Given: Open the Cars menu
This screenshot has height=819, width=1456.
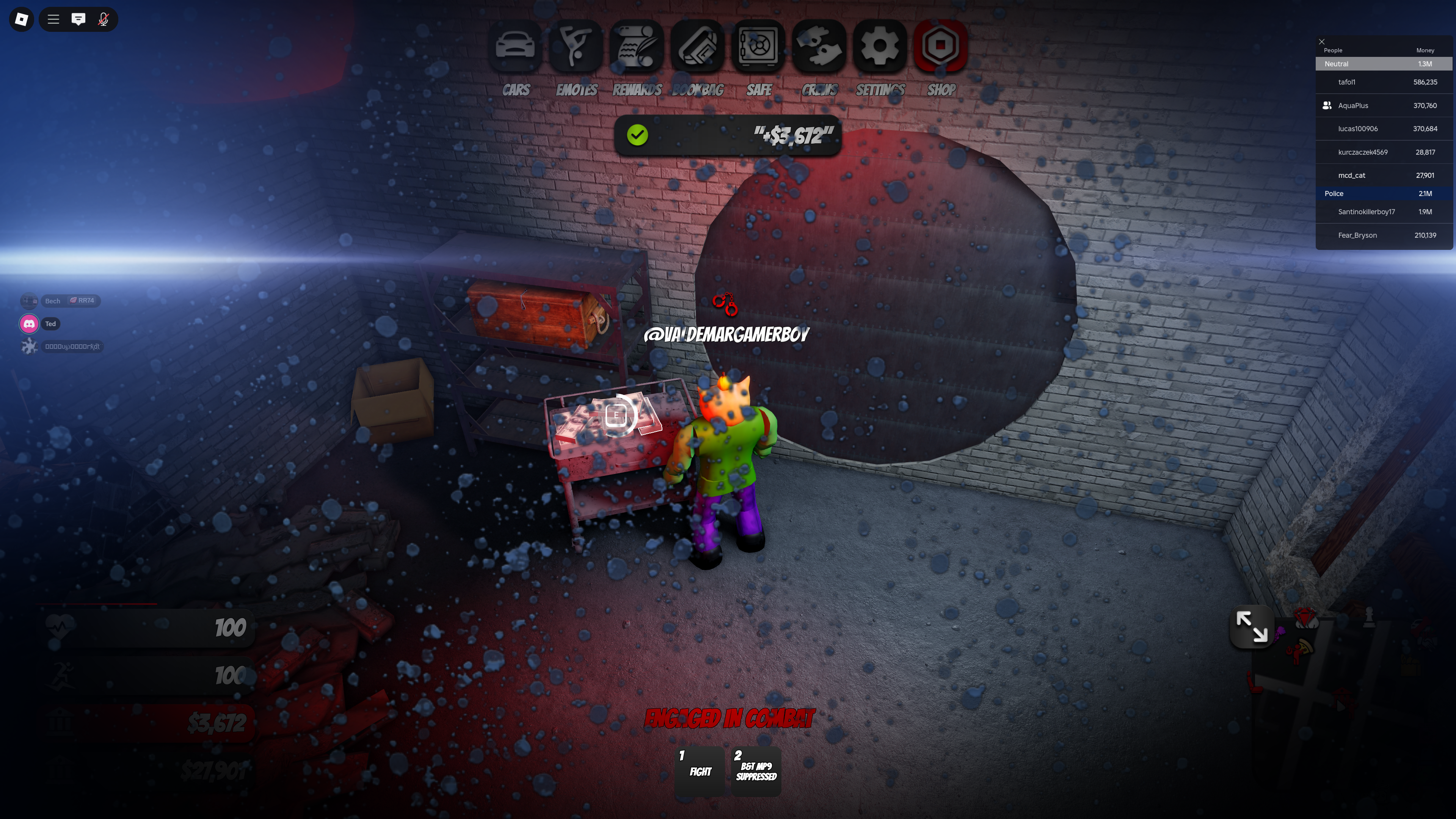Looking at the screenshot, I should (x=515, y=46).
